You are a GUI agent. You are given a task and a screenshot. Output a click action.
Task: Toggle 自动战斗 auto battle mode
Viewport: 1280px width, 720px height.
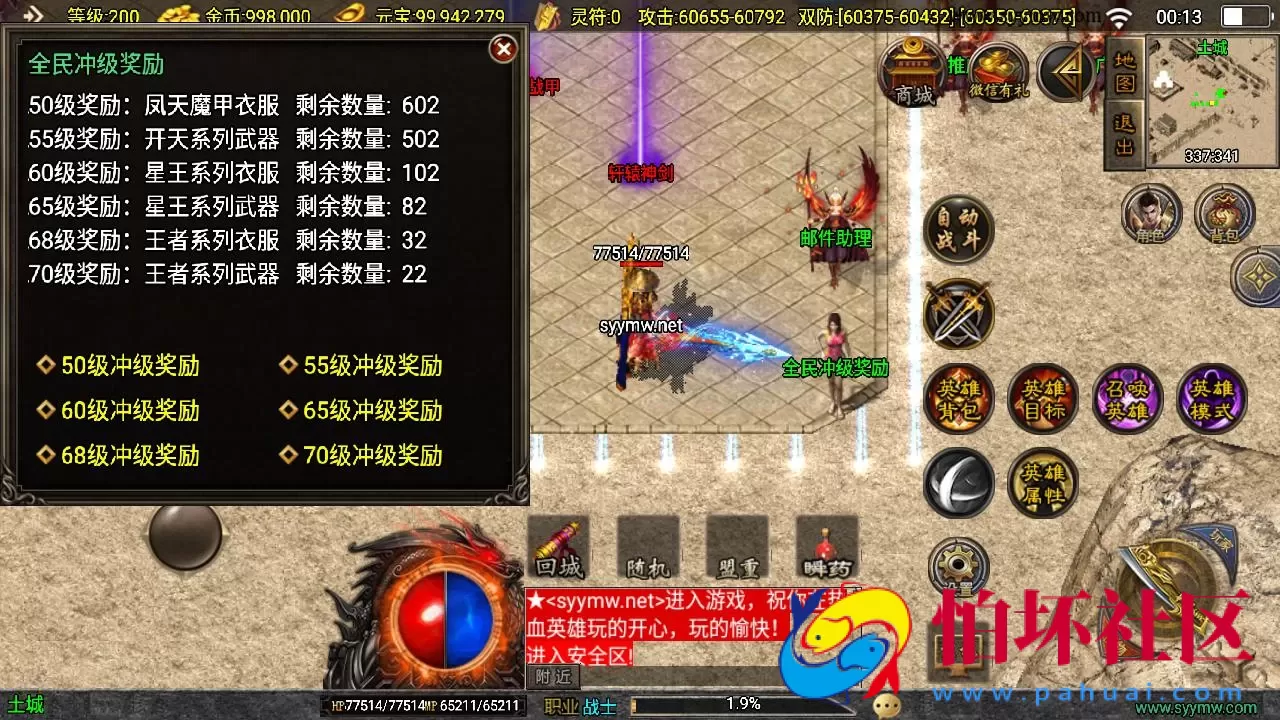958,229
